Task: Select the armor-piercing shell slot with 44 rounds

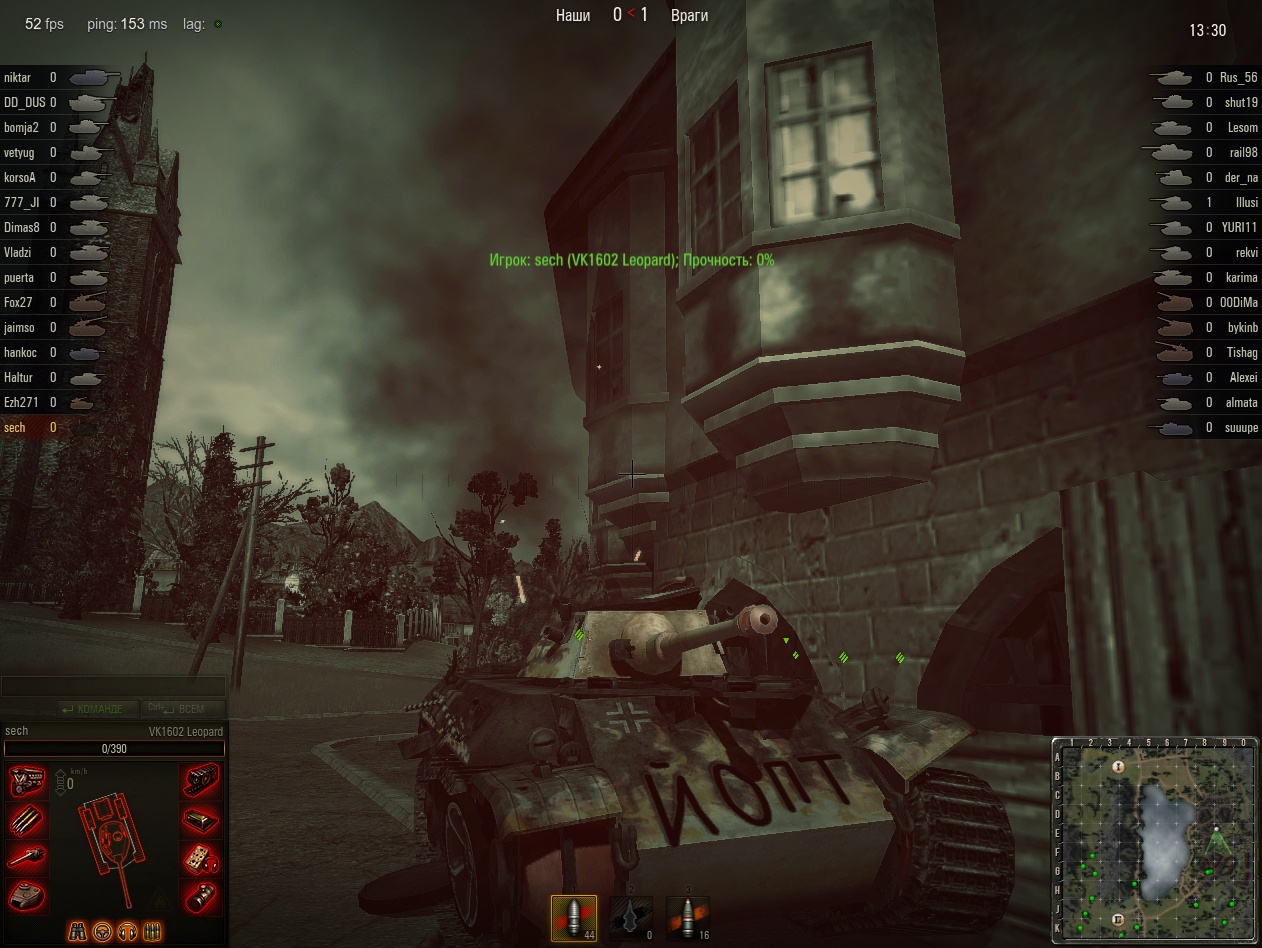Action: (574, 917)
